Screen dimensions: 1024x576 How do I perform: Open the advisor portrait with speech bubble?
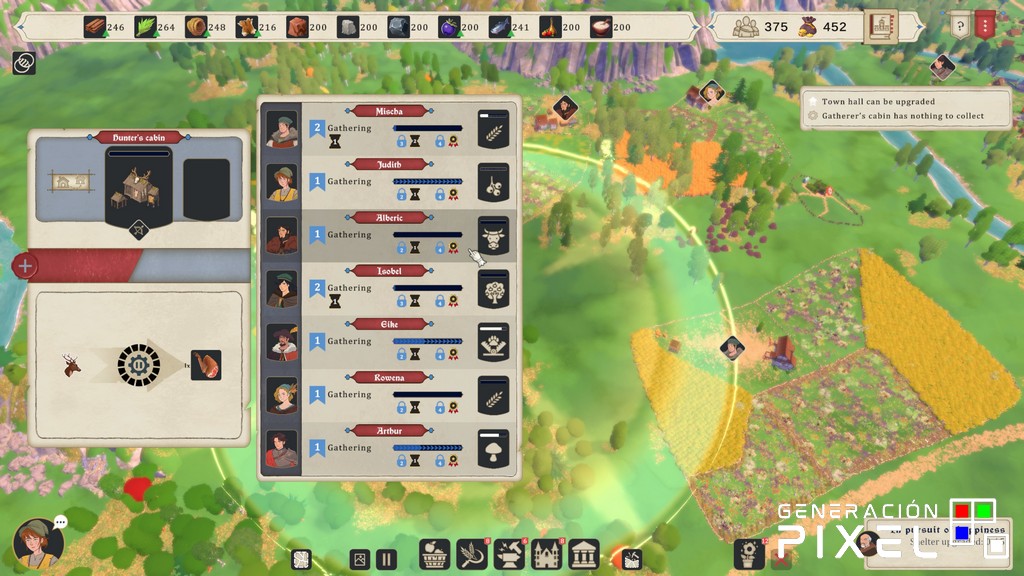pyautogui.click(x=38, y=543)
